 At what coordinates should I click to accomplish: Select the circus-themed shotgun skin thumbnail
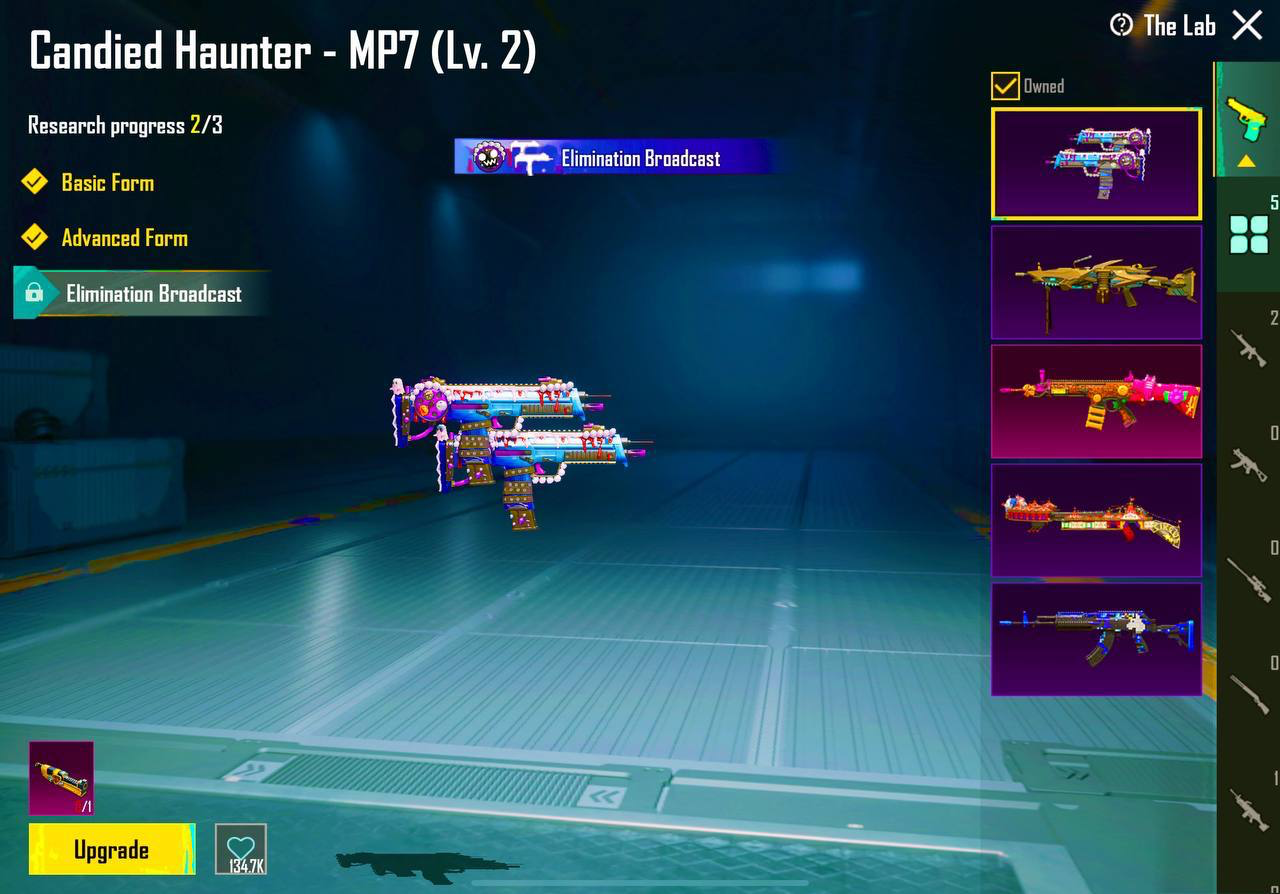1096,520
